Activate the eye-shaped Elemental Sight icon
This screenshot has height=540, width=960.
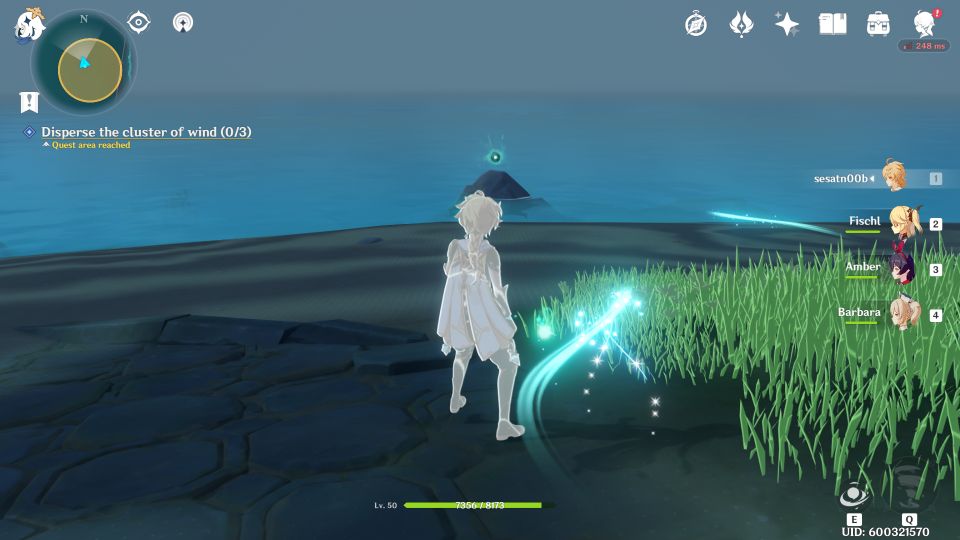139,21
